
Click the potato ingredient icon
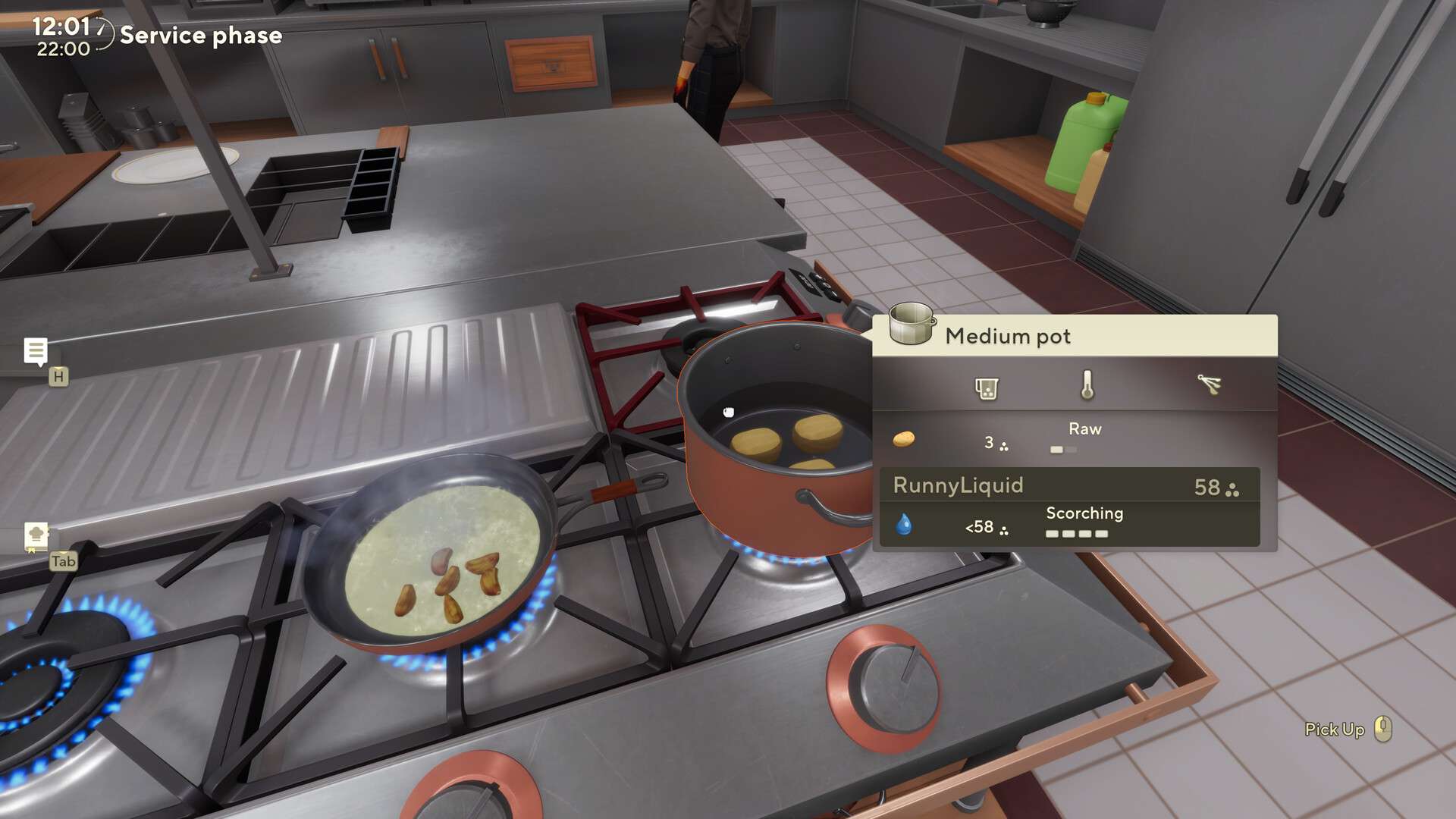point(902,441)
